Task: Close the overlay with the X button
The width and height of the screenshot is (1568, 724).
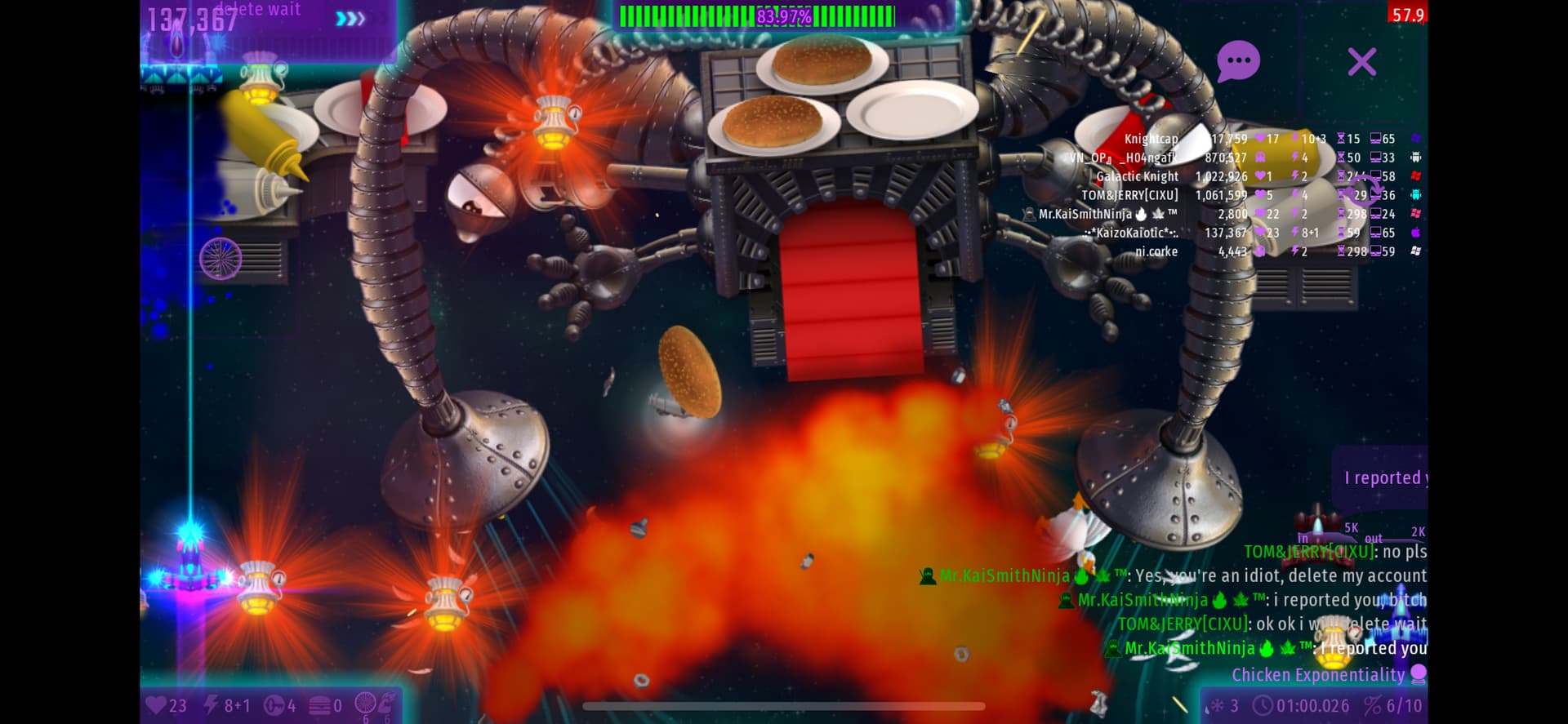Action: 1361,62
